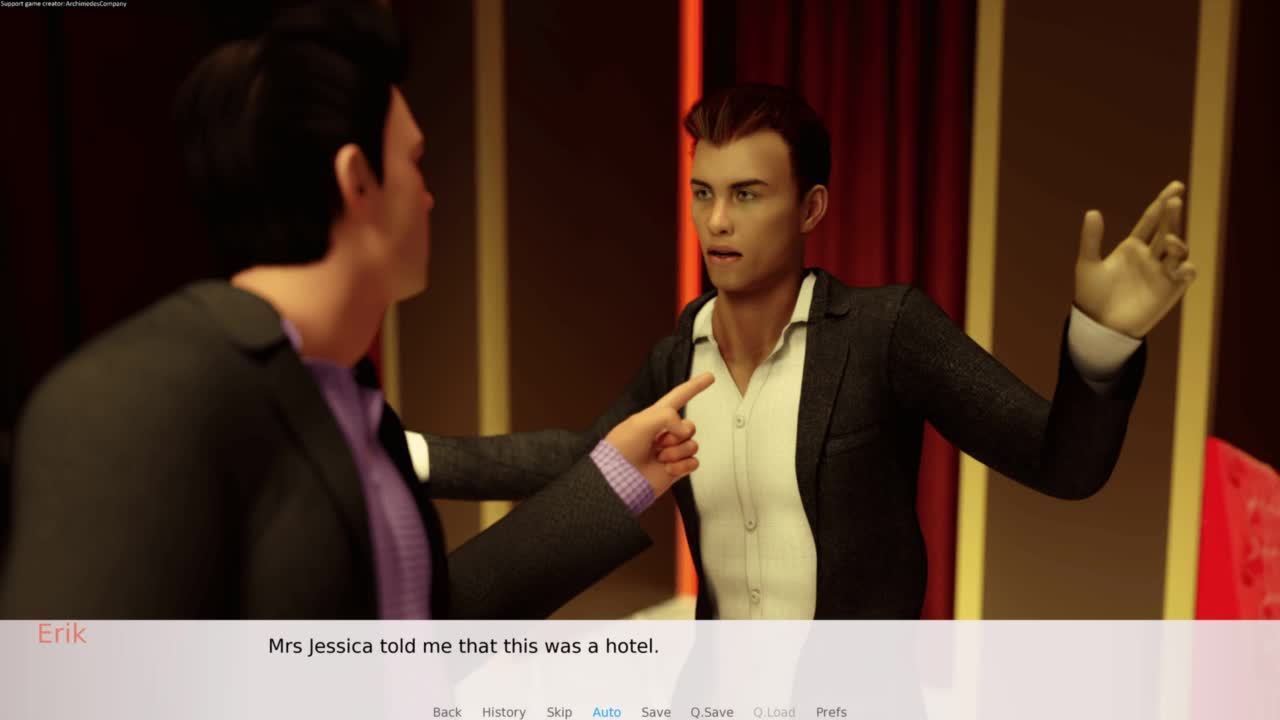Click the support game creator link
1280x720 pixels.
click(63, 4)
